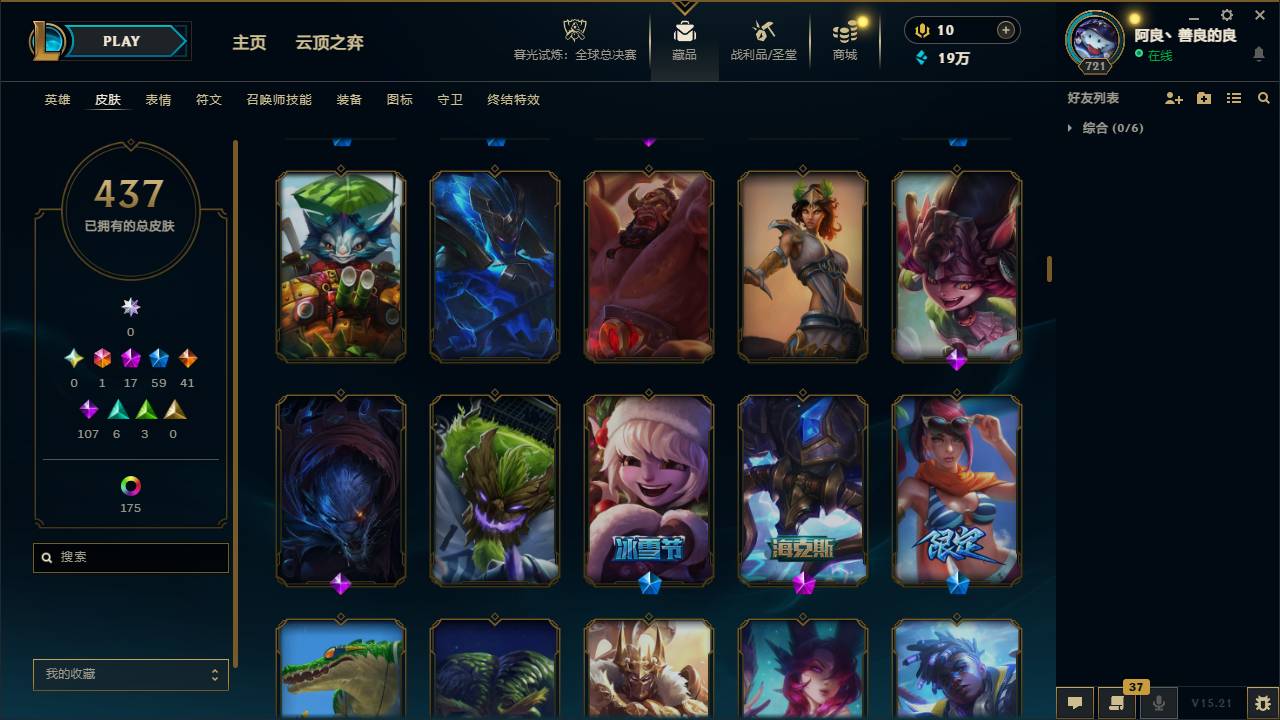The height and width of the screenshot is (720, 1280).
Task: Toggle the friends list display mode icon
Action: tap(1233, 97)
